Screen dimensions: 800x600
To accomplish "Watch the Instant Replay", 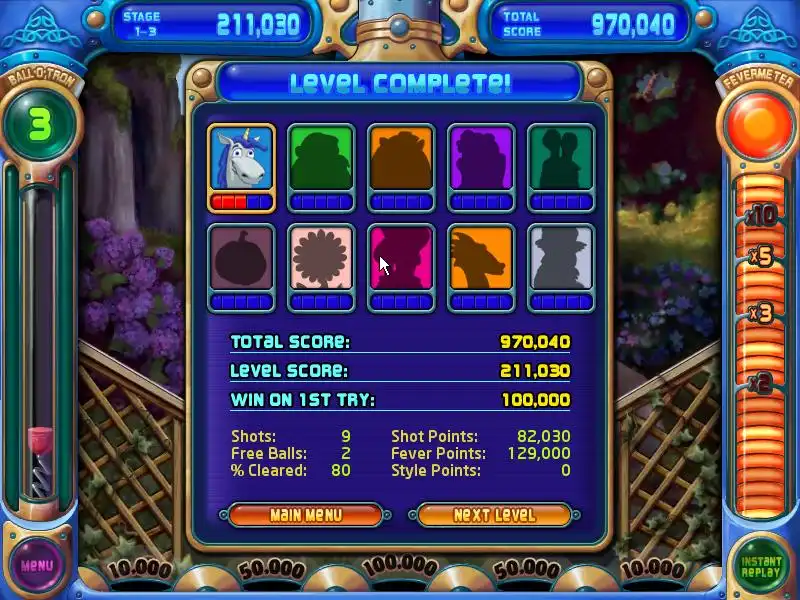I will tap(761, 565).
